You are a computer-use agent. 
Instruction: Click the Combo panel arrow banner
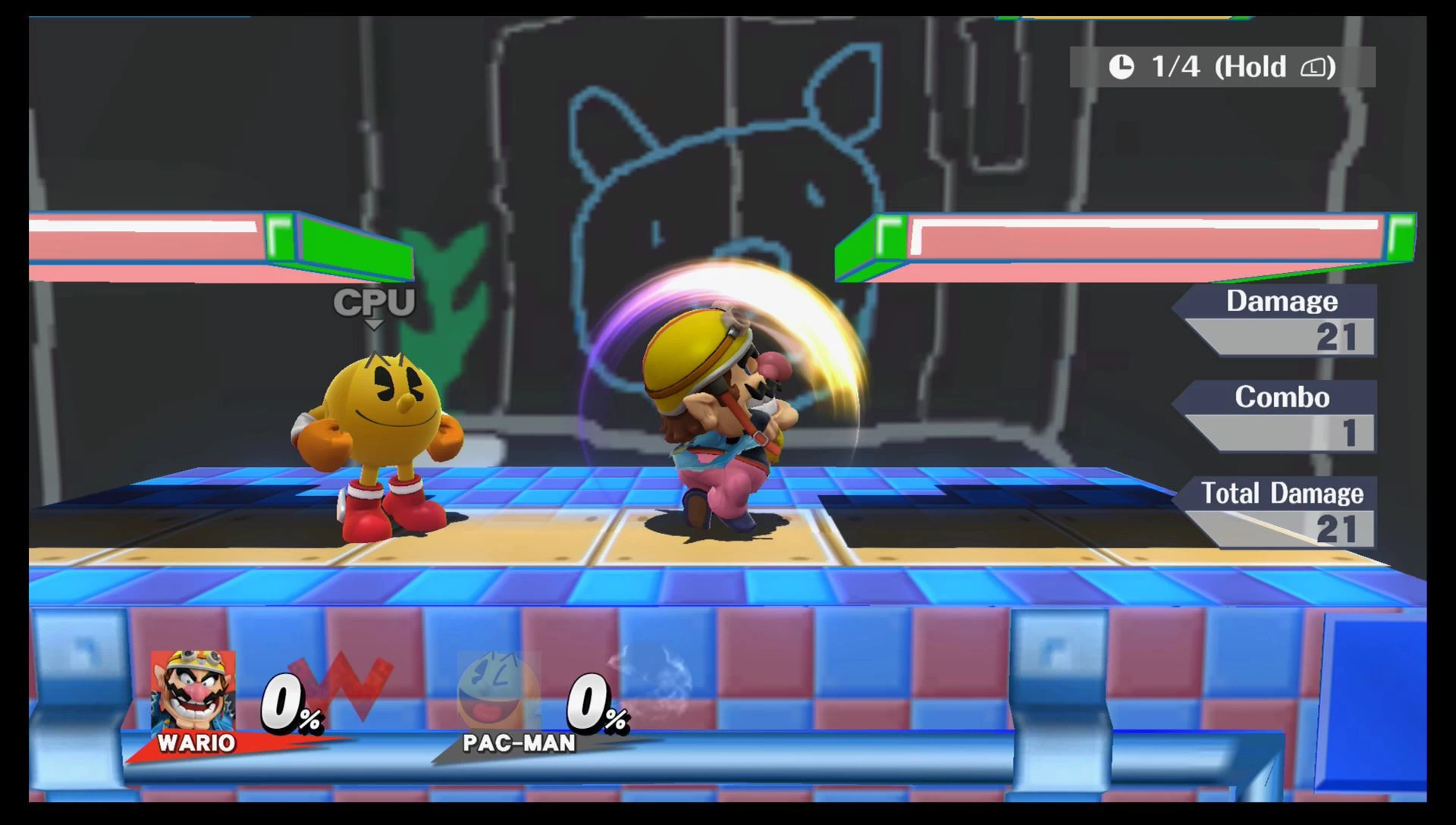(1282, 398)
